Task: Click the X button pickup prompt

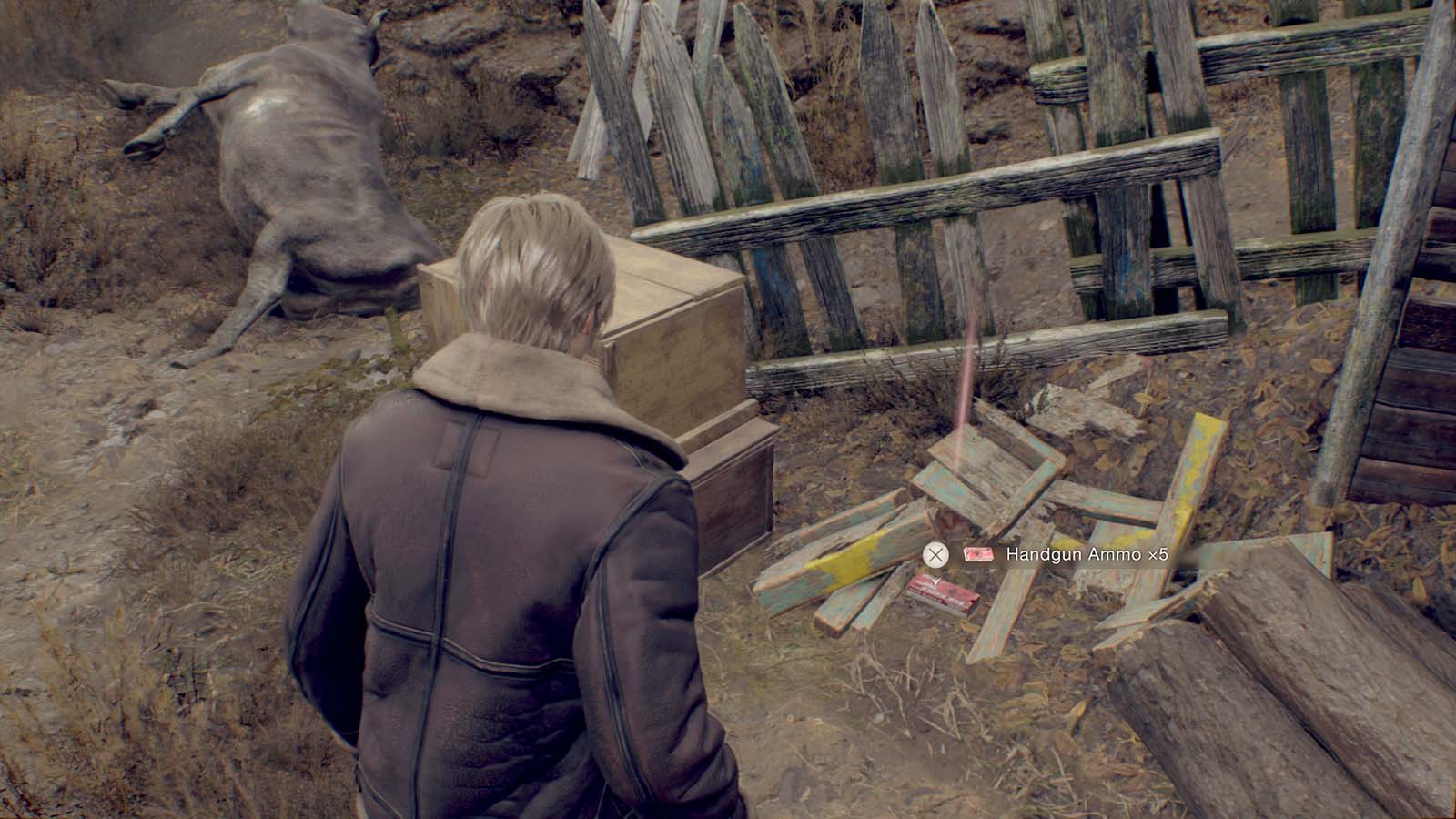Action: [x=938, y=554]
